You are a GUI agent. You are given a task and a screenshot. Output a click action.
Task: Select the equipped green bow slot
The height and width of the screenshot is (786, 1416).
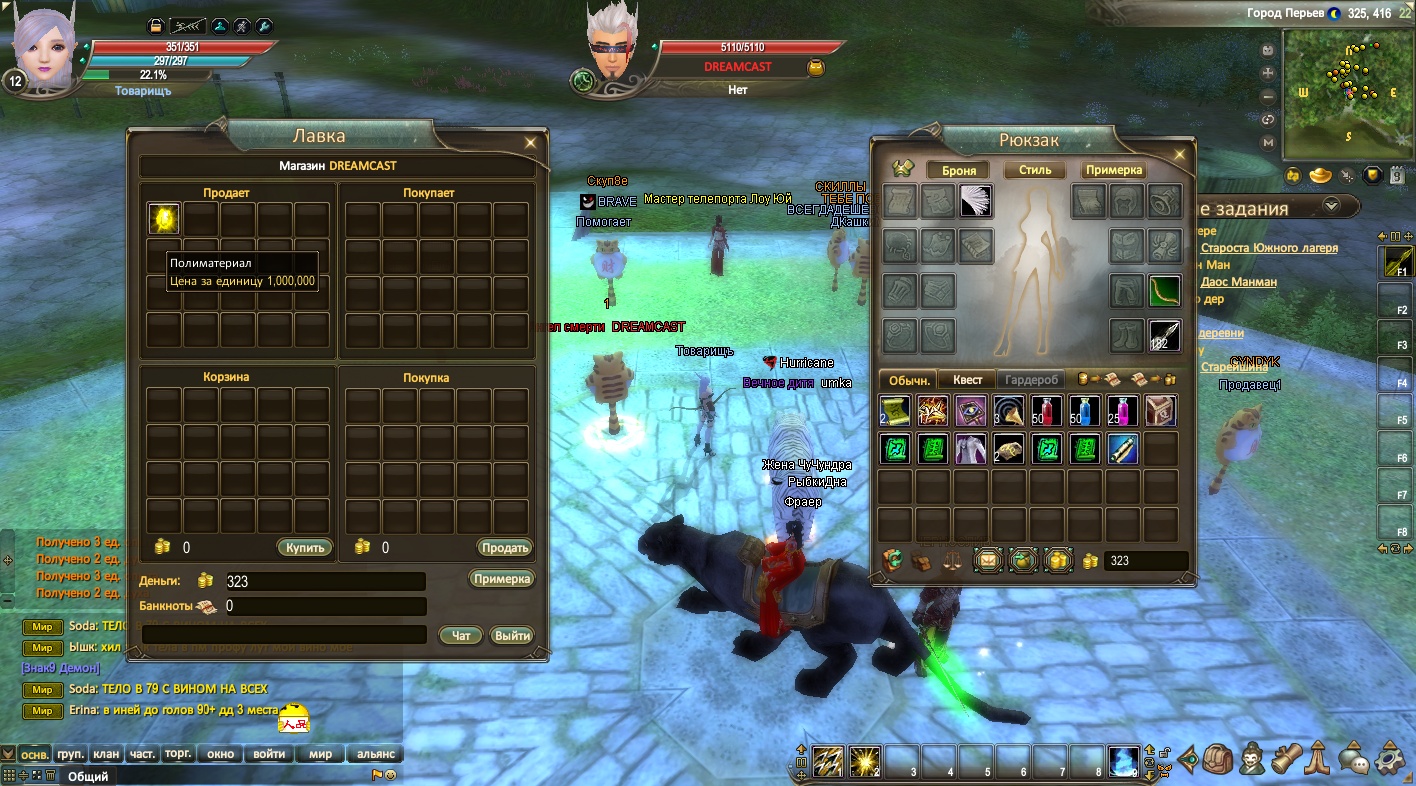click(1164, 292)
